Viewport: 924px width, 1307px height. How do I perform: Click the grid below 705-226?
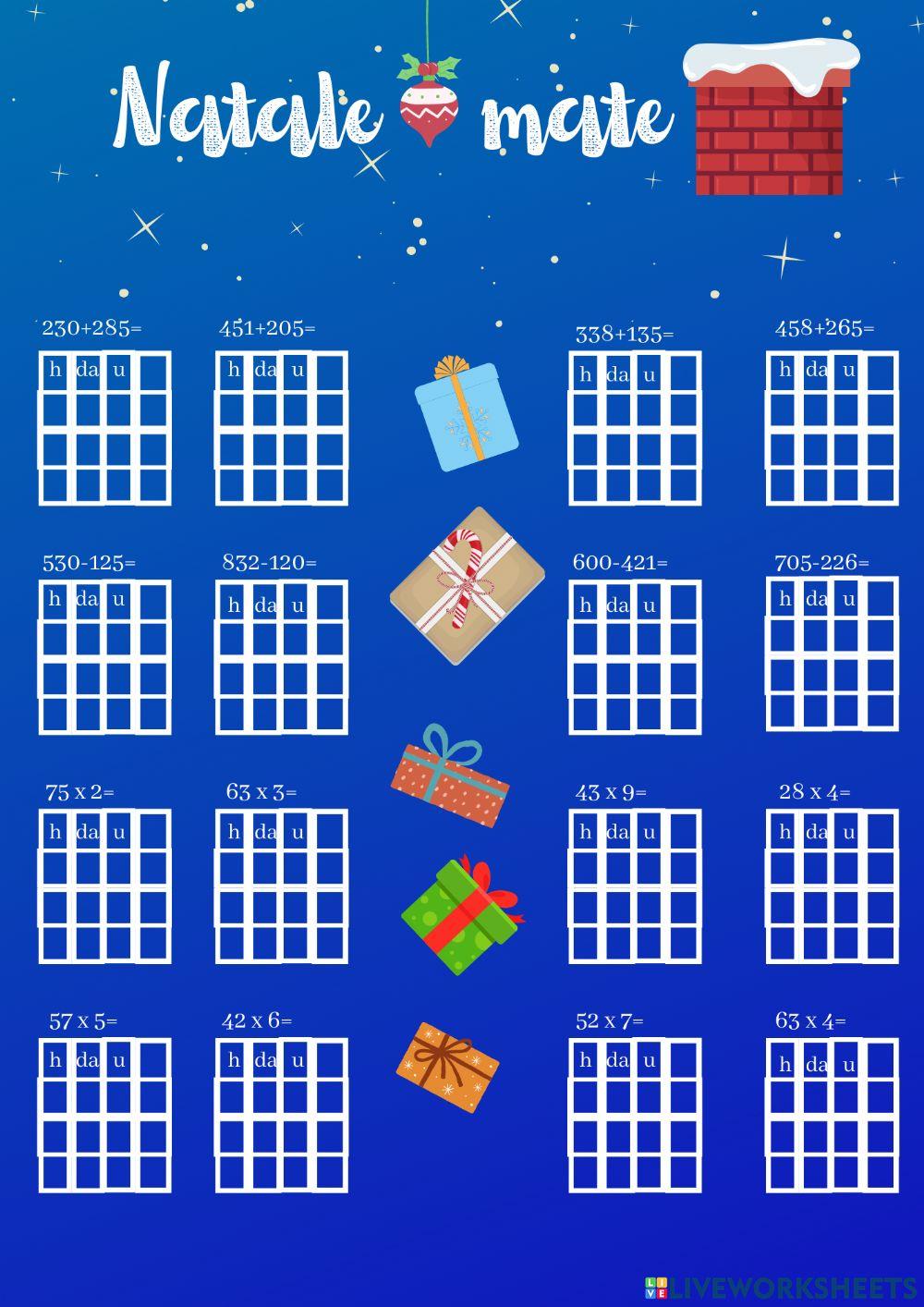point(833,653)
